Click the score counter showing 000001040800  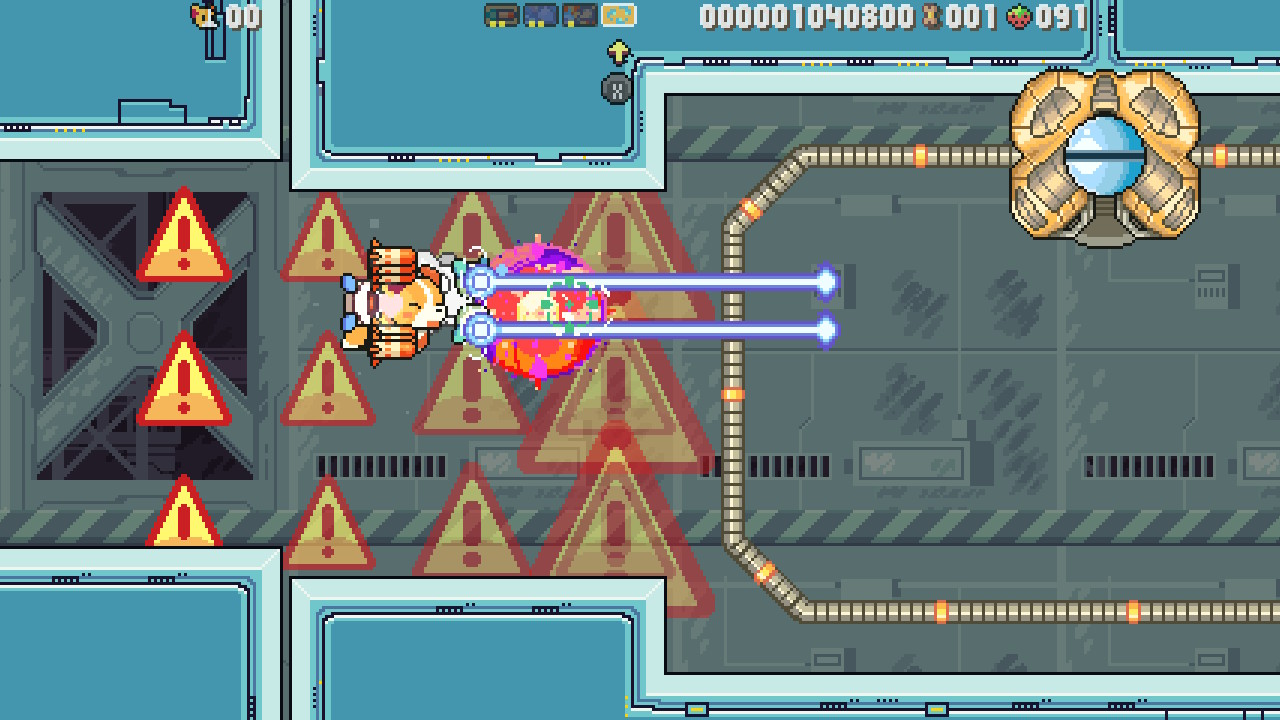[805, 16]
